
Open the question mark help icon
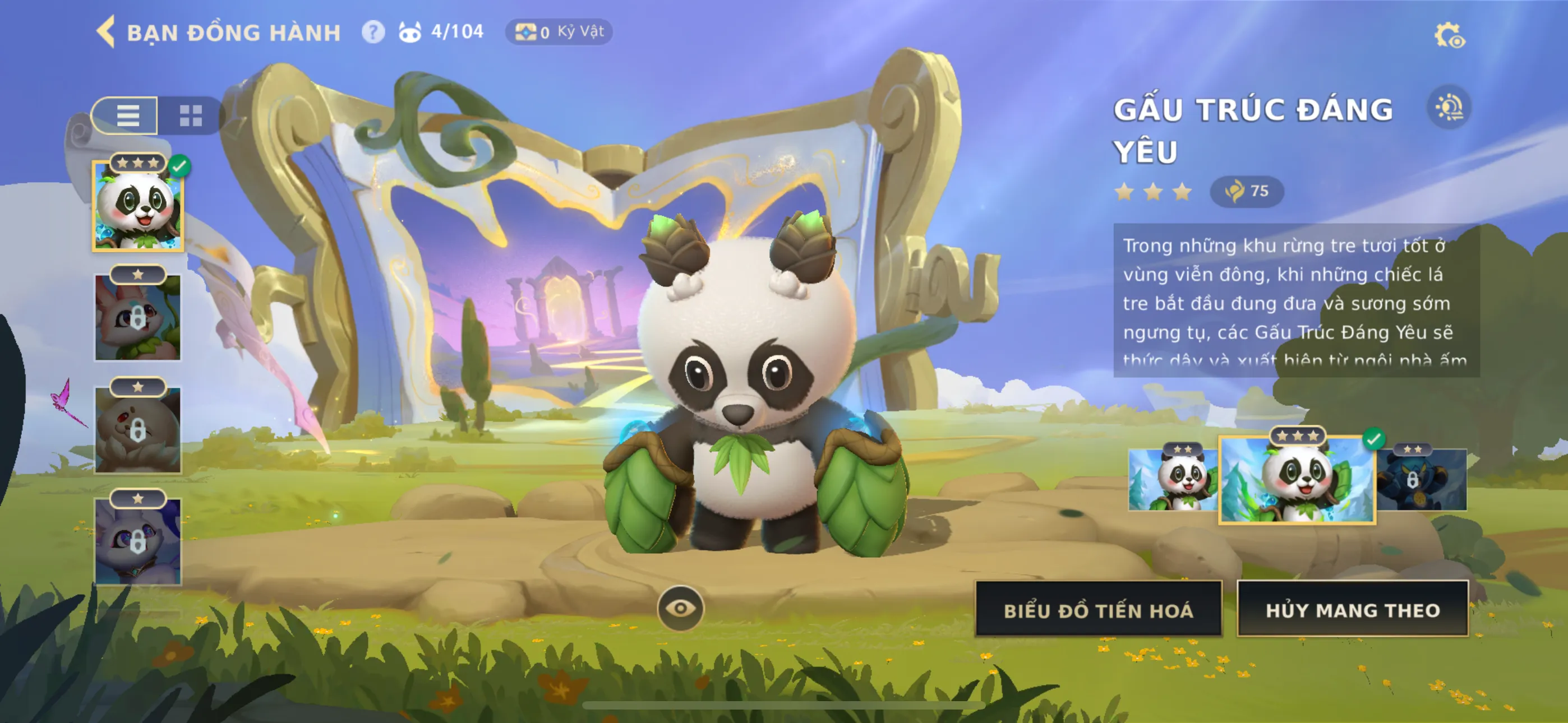pos(373,31)
